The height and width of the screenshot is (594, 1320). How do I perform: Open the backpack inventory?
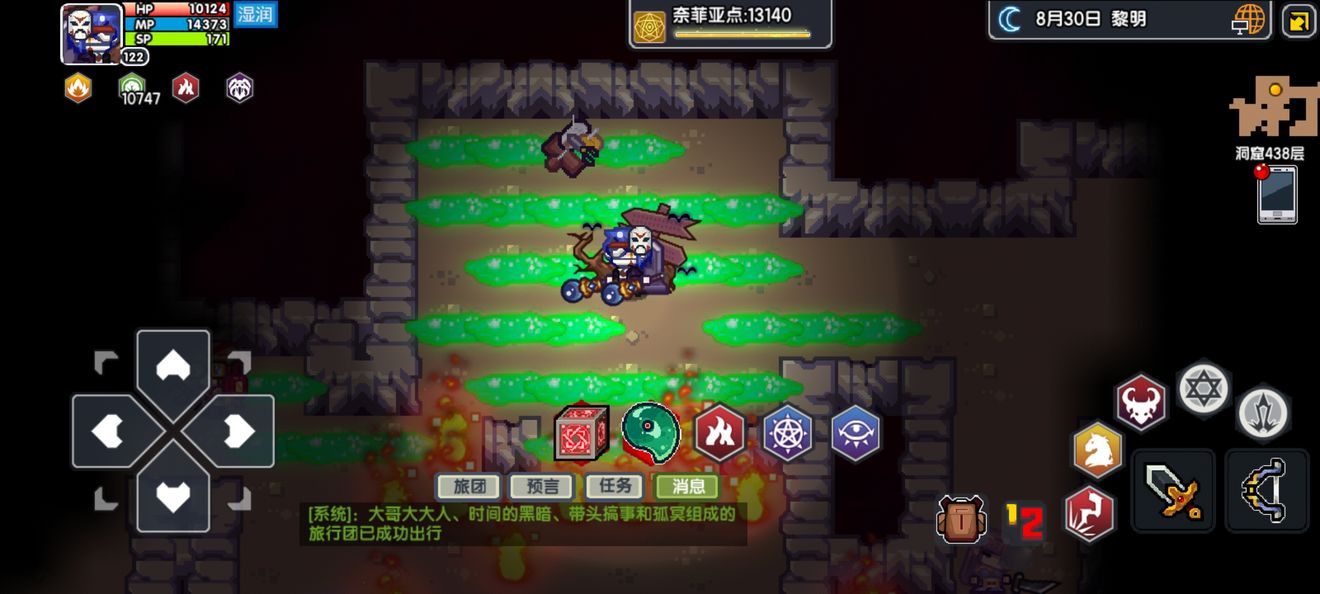click(961, 519)
